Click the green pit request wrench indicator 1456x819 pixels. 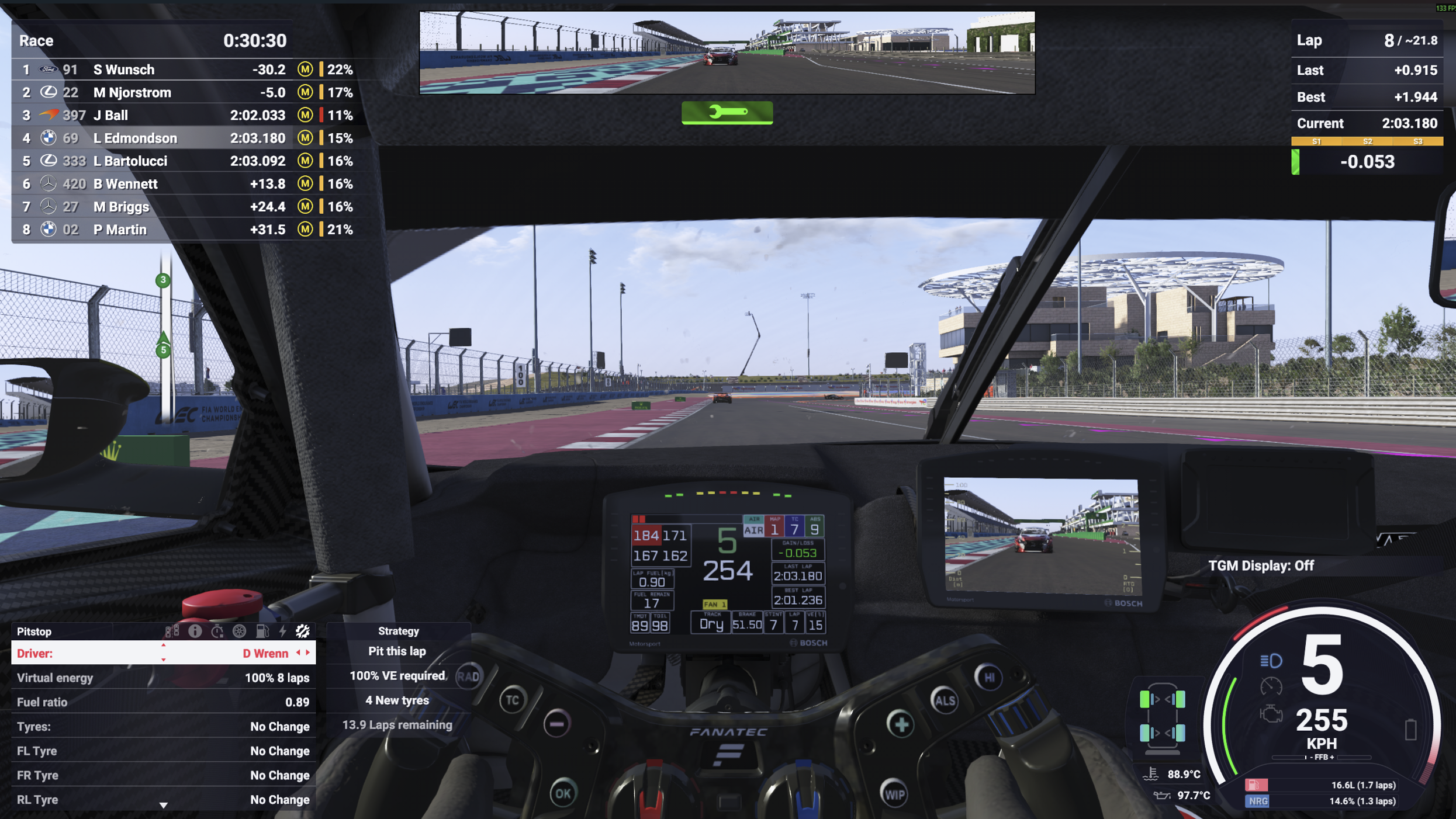727,113
